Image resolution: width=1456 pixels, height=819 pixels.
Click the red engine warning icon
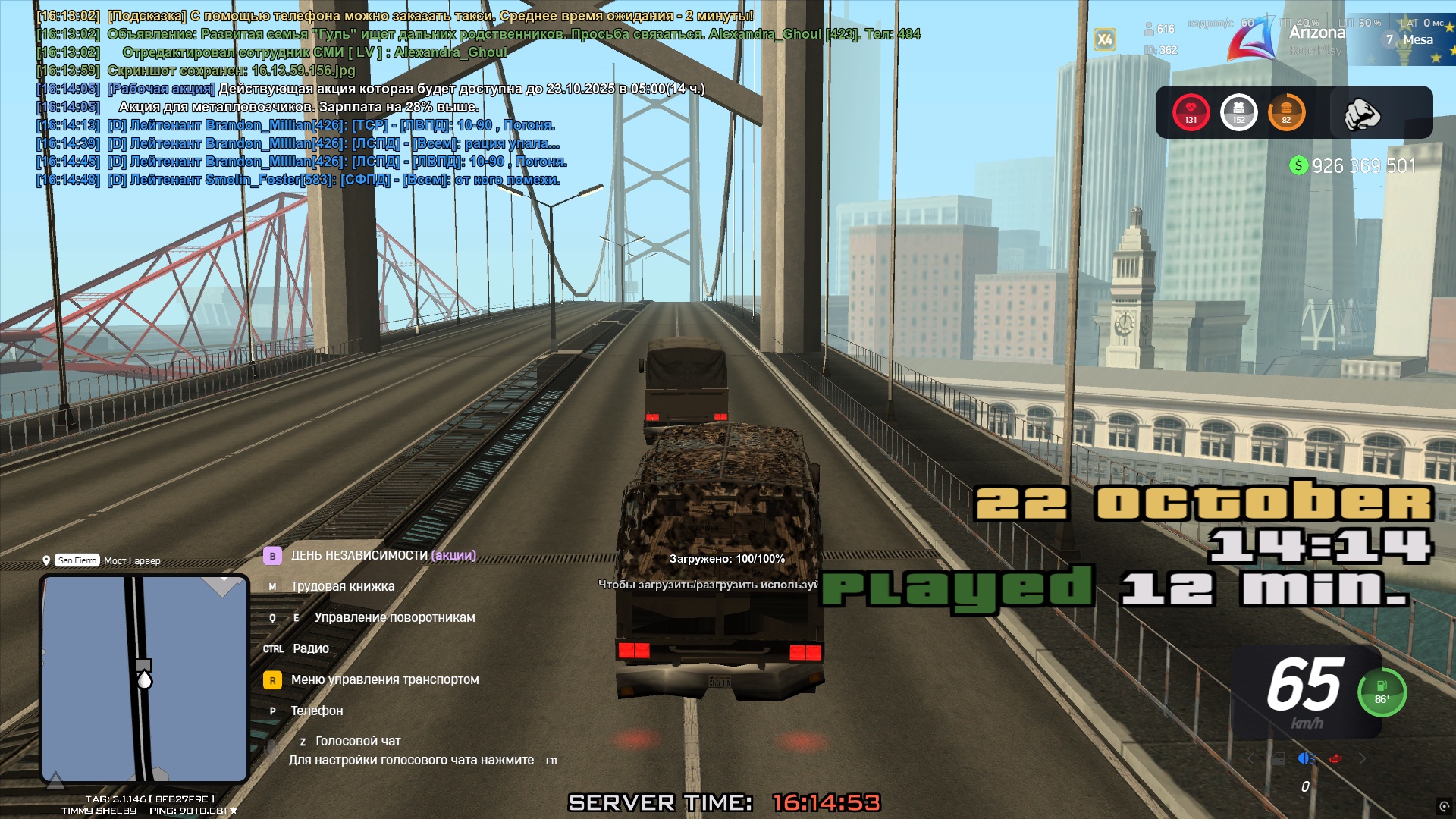(x=1335, y=758)
